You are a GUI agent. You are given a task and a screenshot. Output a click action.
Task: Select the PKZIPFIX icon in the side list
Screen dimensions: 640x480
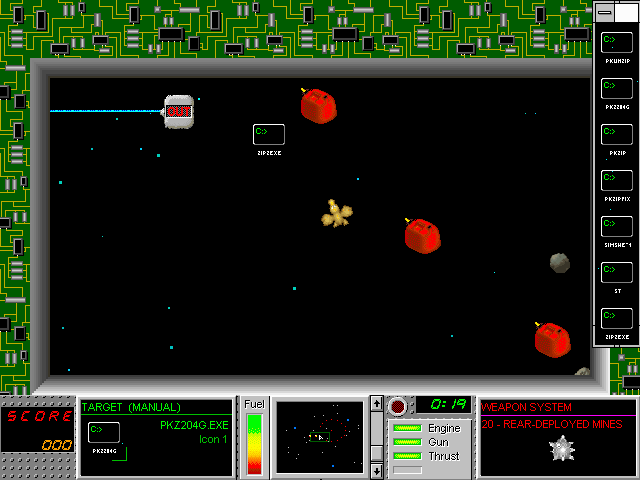tap(617, 180)
